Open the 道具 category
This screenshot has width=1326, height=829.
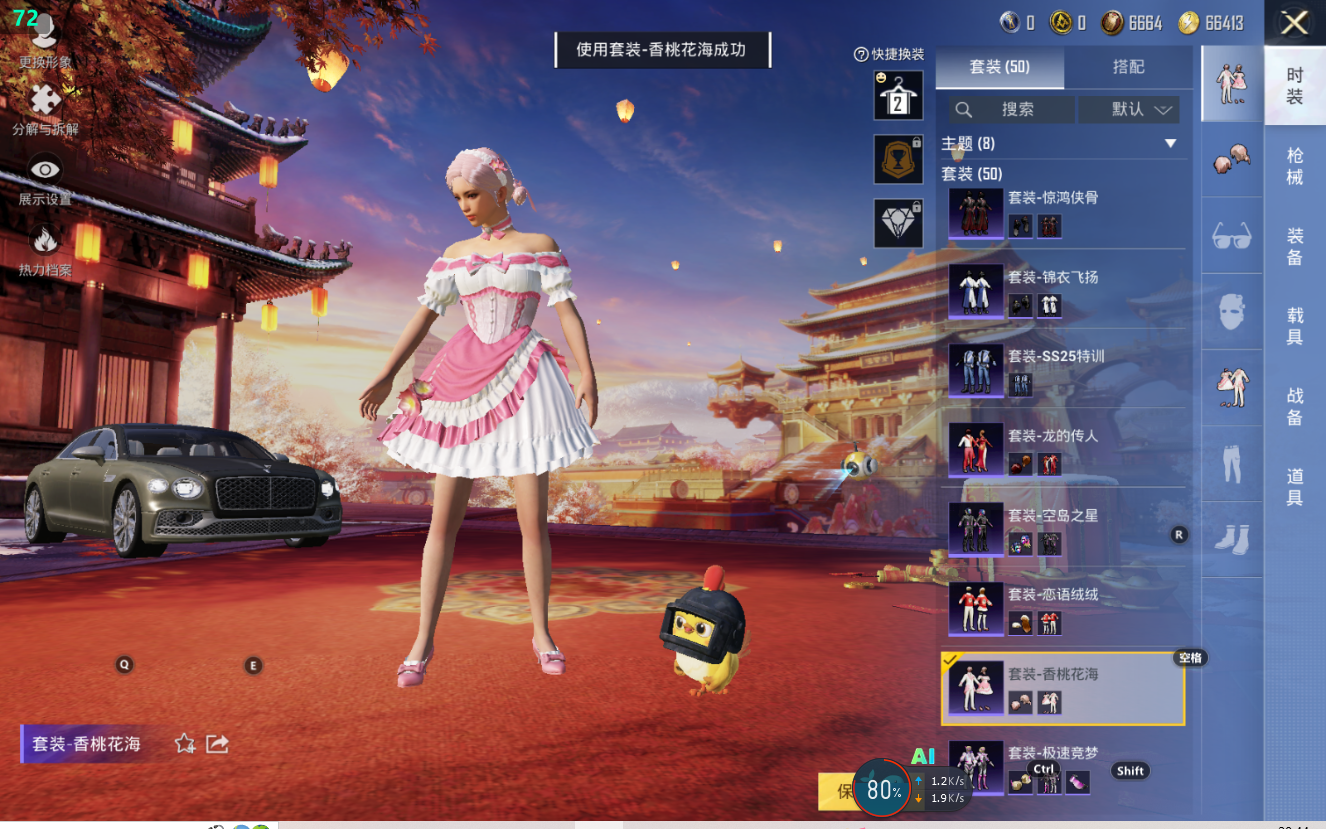click(1294, 486)
